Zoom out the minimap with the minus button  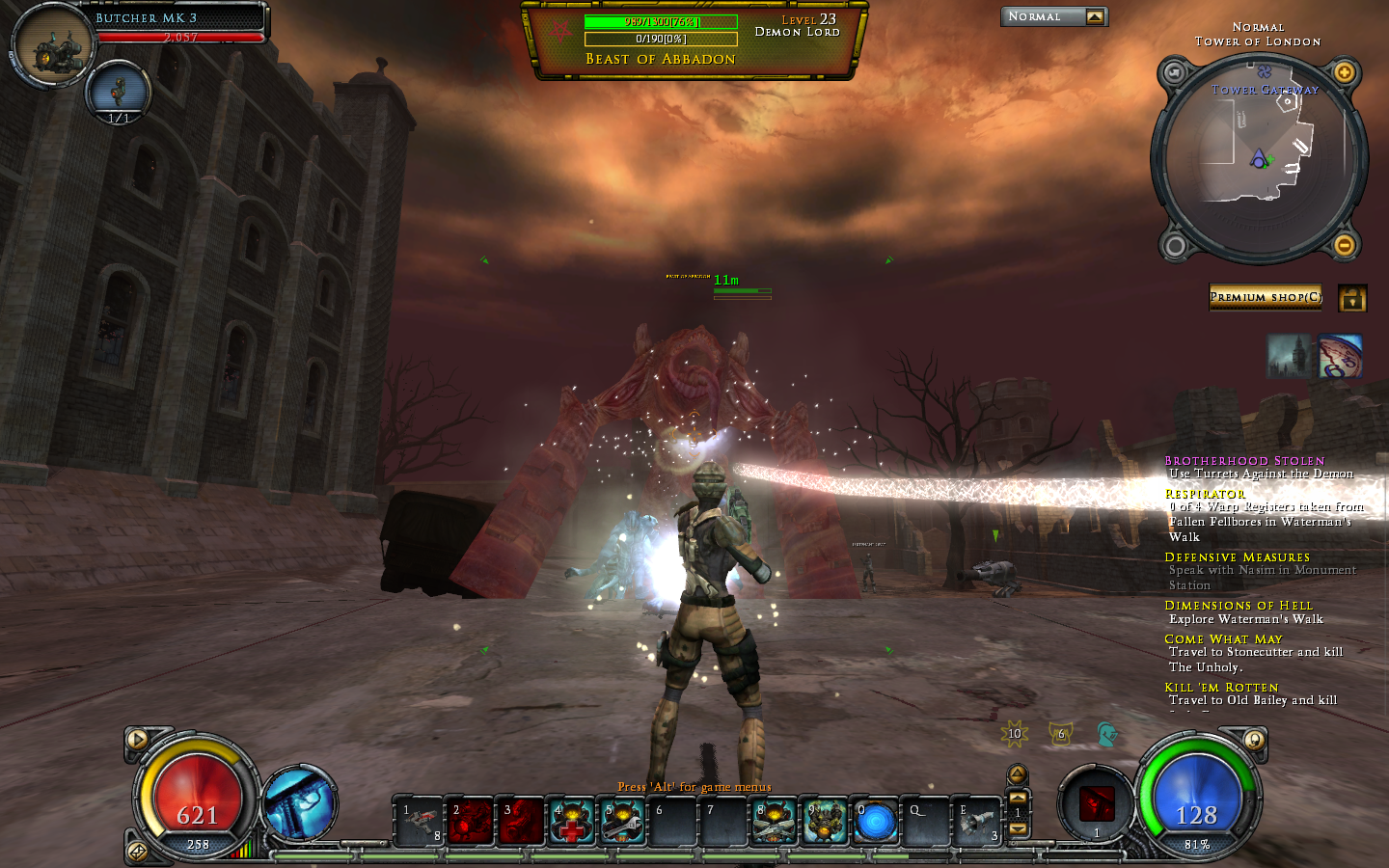(1344, 245)
